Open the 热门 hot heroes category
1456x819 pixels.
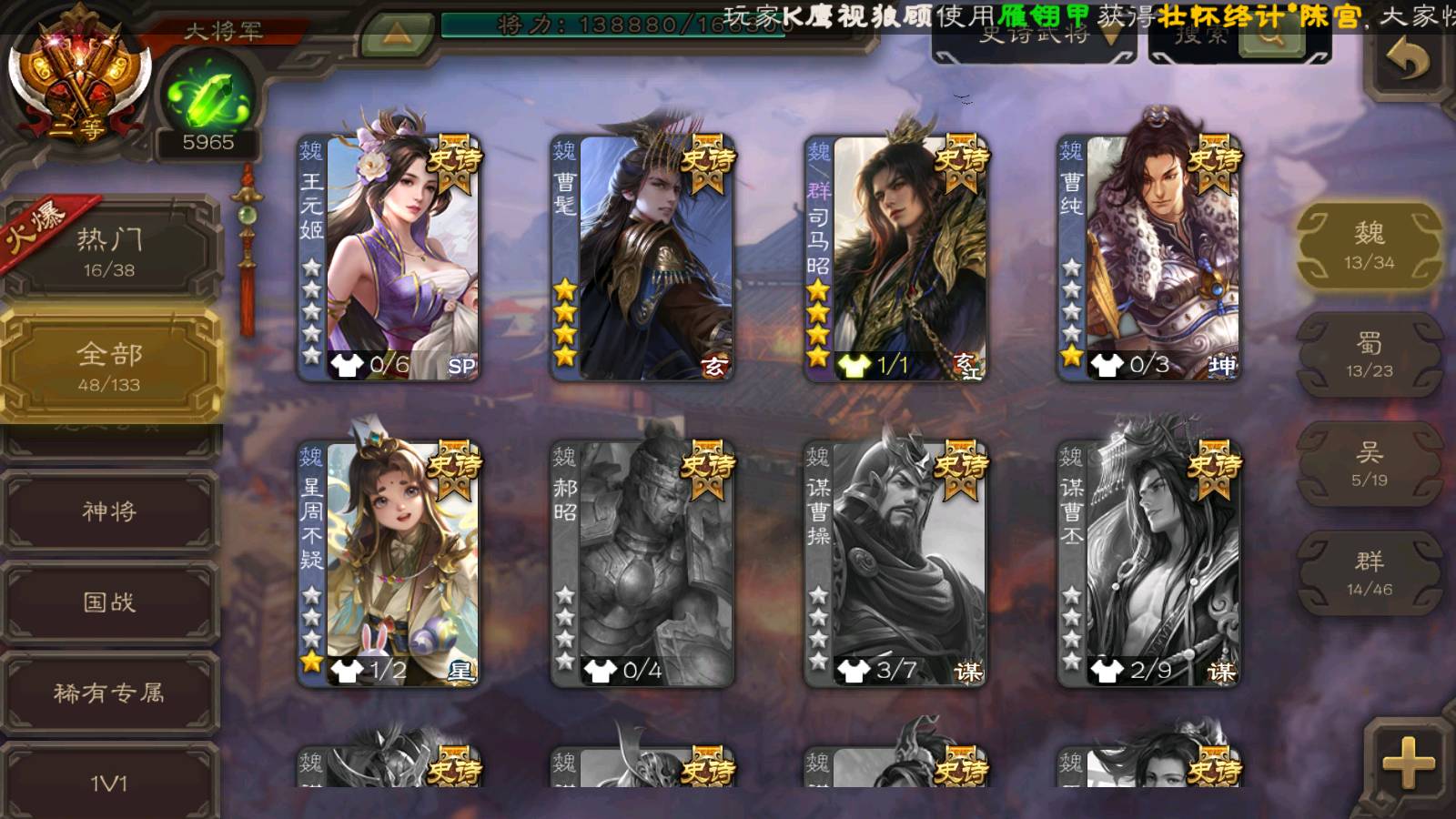[109, 251]
